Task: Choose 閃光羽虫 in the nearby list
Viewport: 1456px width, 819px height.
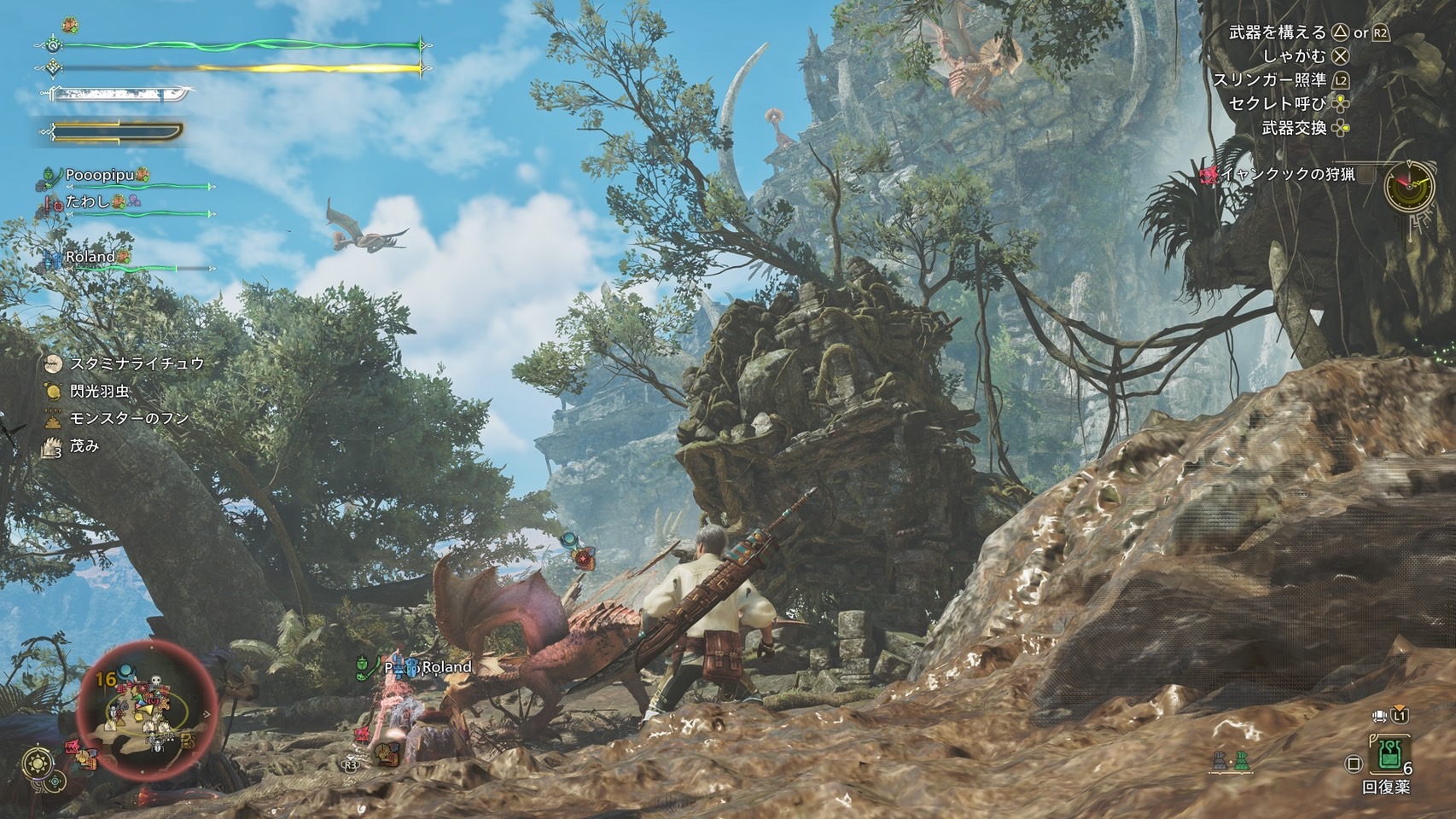Action: (x=99, y=391)
